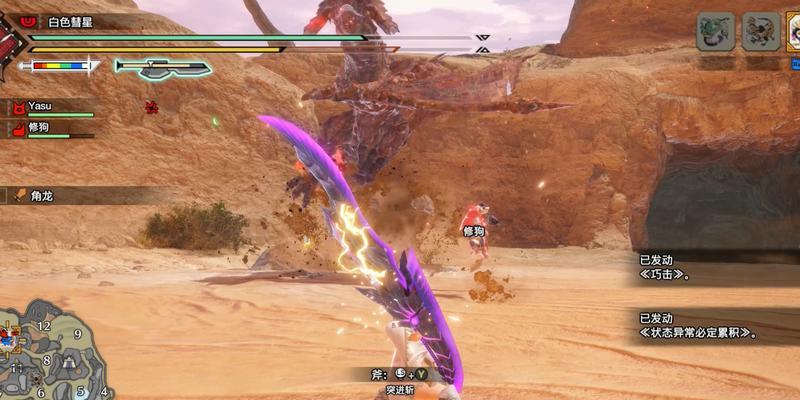Click the switch axe phial gauge icon

click(x=163, y=68)
